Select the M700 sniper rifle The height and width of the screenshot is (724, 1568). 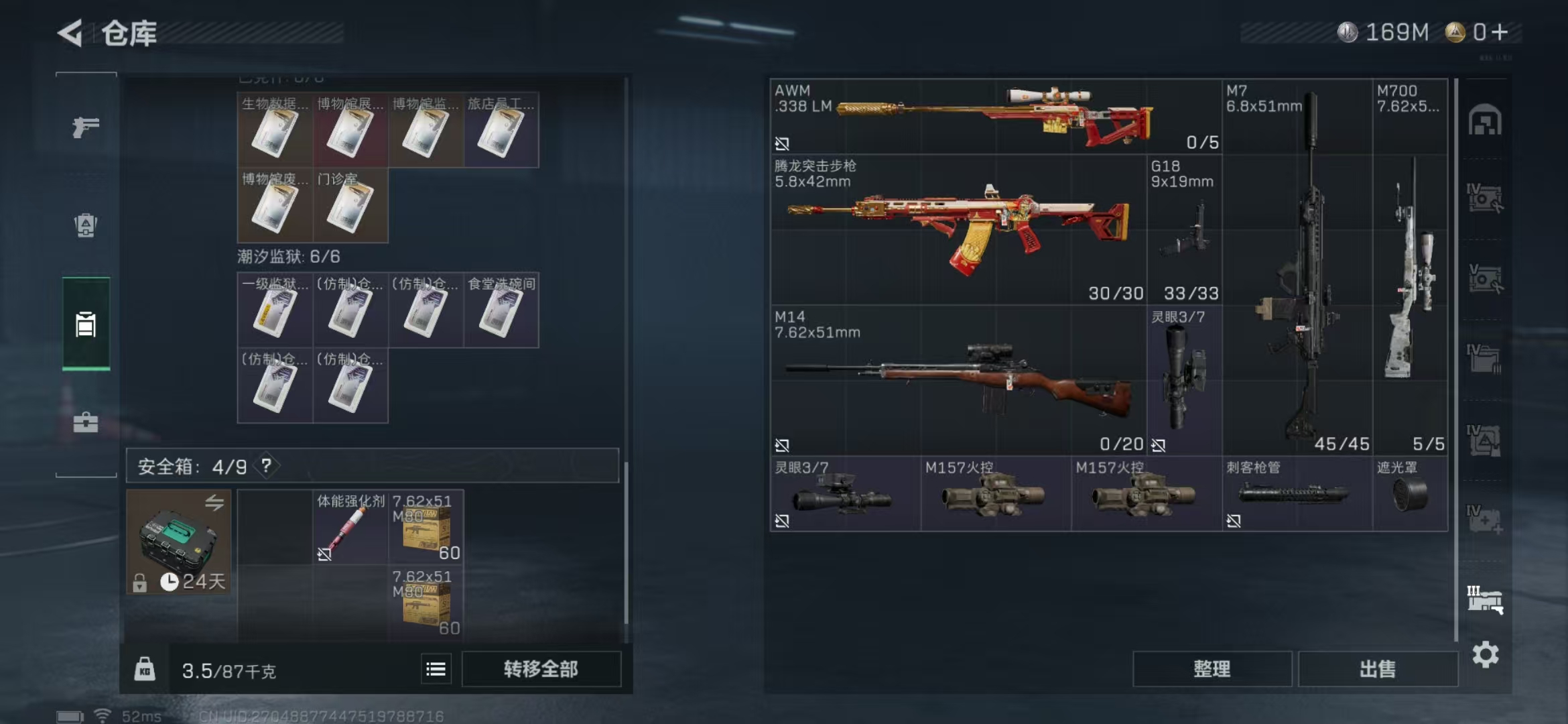(x=1410, y=268)
